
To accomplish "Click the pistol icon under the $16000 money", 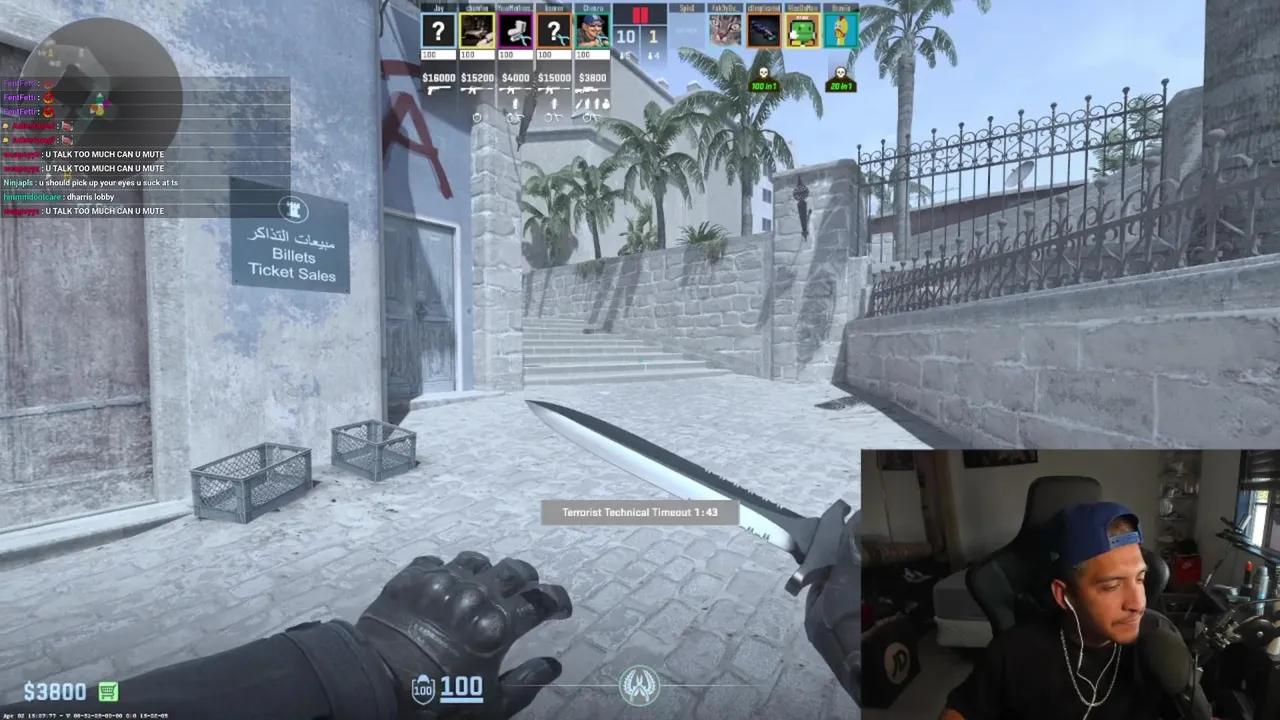I will [x=438, y=89].
